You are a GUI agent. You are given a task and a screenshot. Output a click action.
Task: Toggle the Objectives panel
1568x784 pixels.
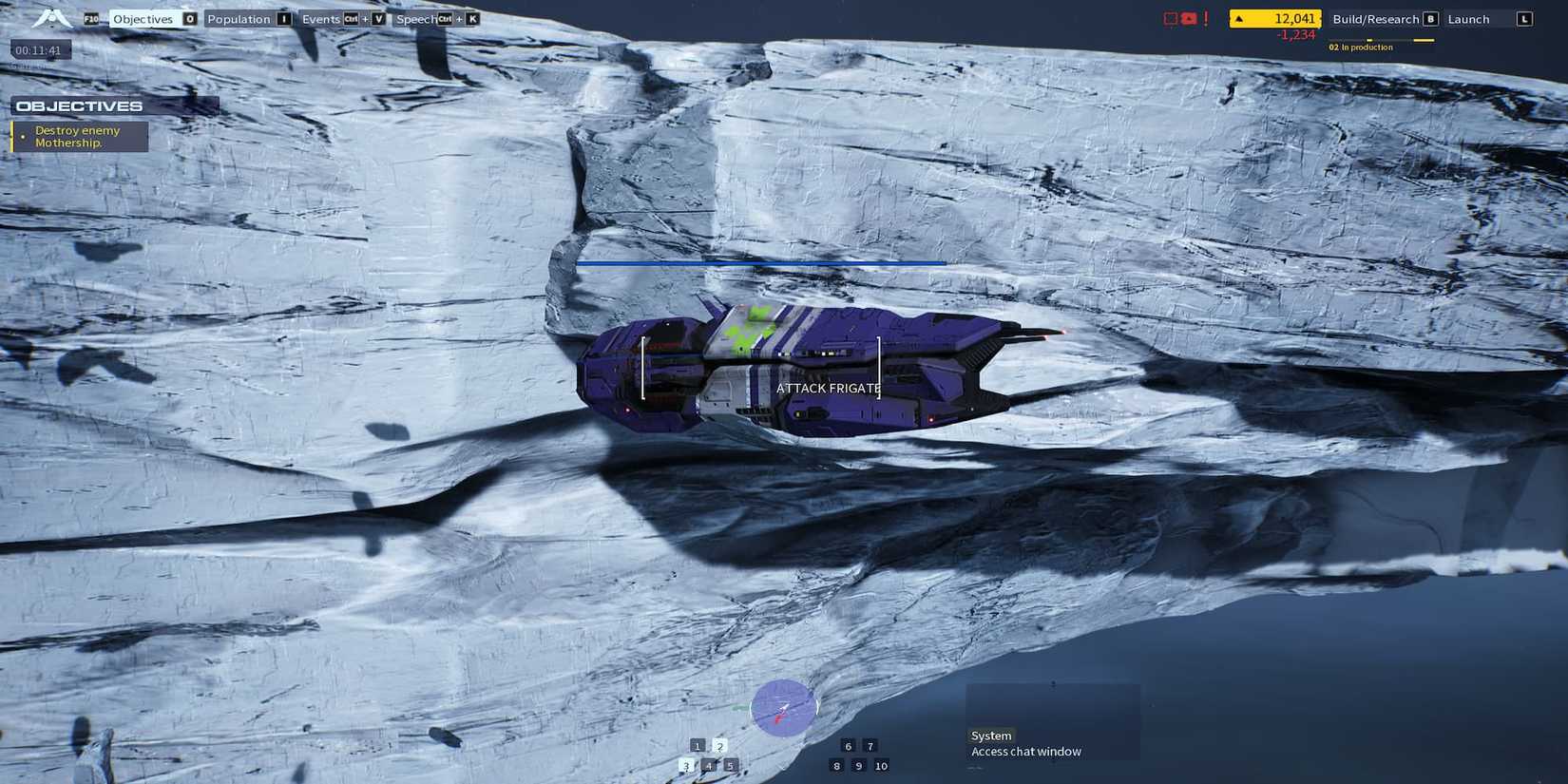[x=143, y=18]
